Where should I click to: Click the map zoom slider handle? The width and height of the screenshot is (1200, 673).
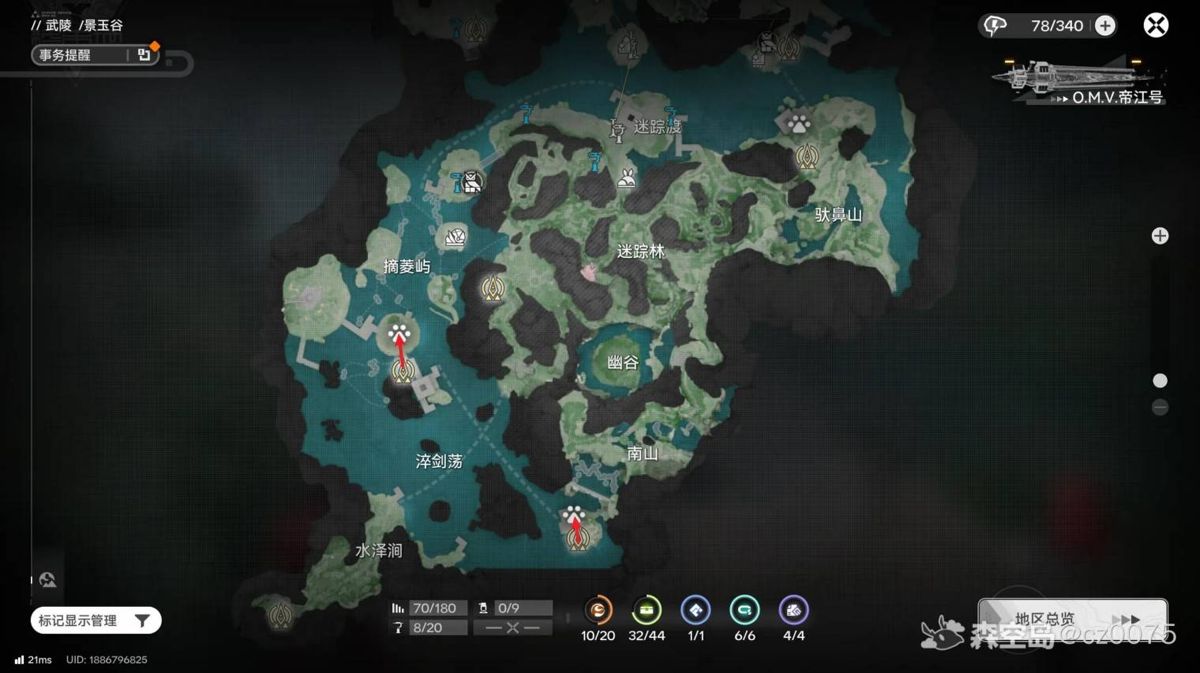(1160, 380)
